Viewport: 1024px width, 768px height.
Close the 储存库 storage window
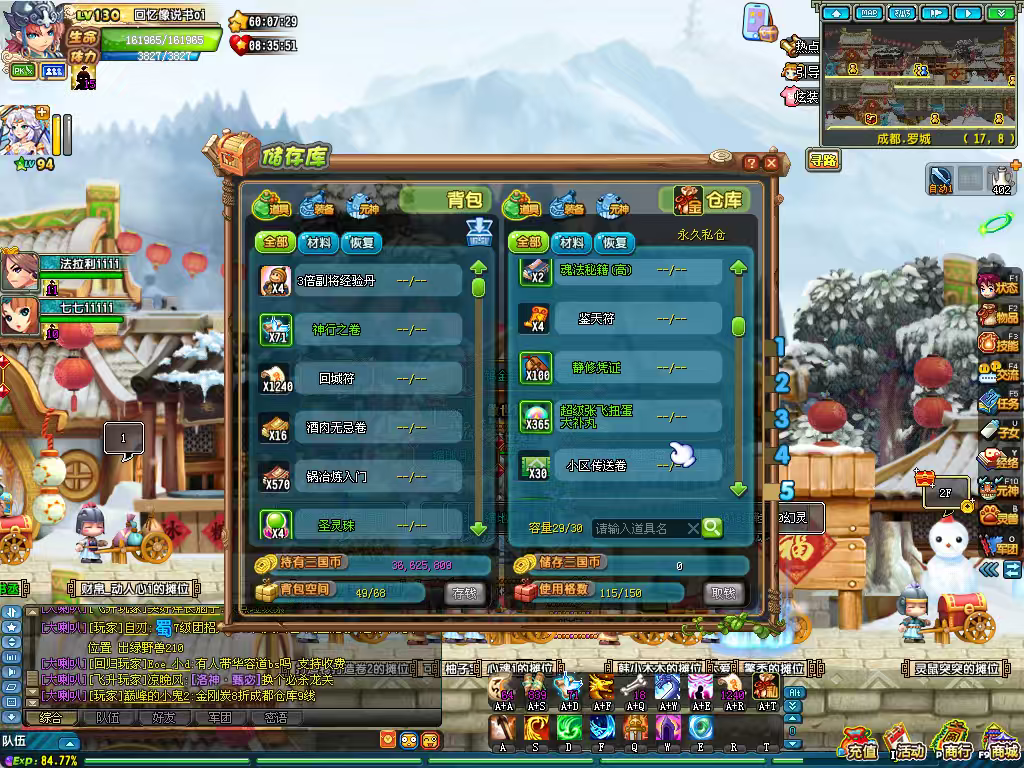coord(771,163)
